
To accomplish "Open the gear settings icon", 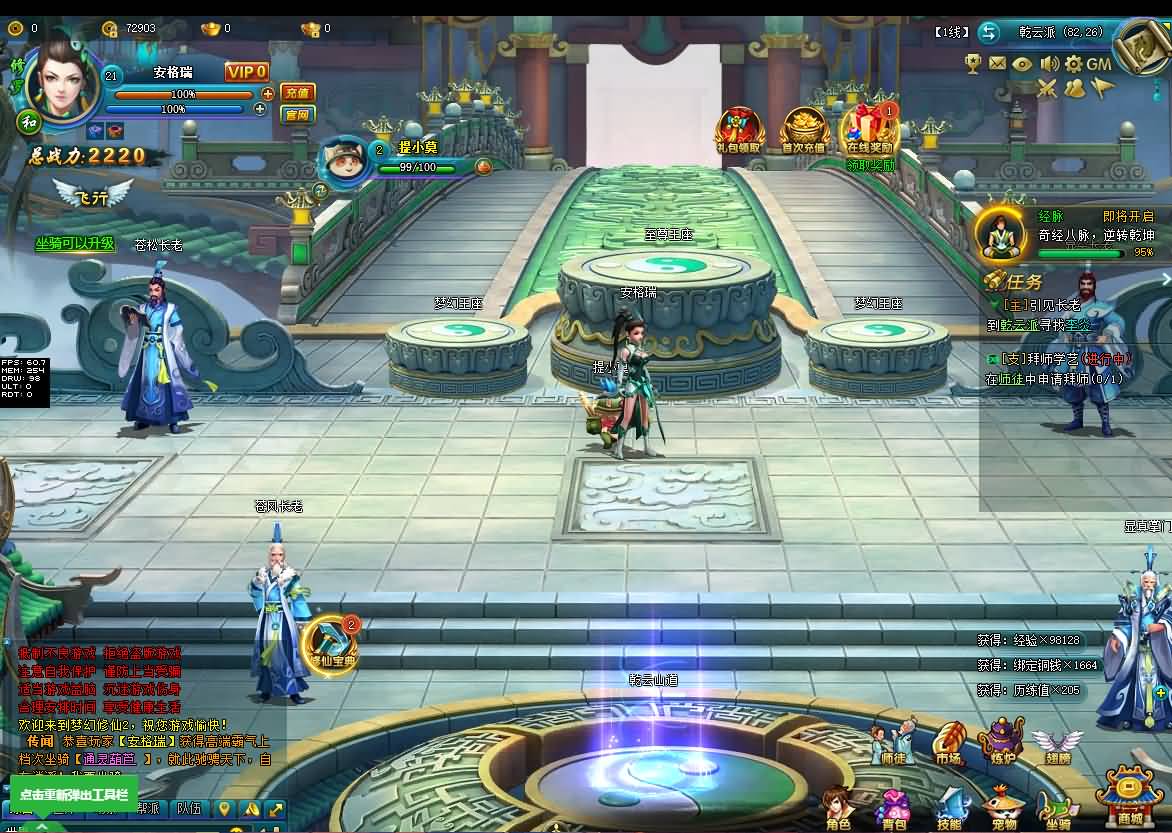I will 1073,64.
